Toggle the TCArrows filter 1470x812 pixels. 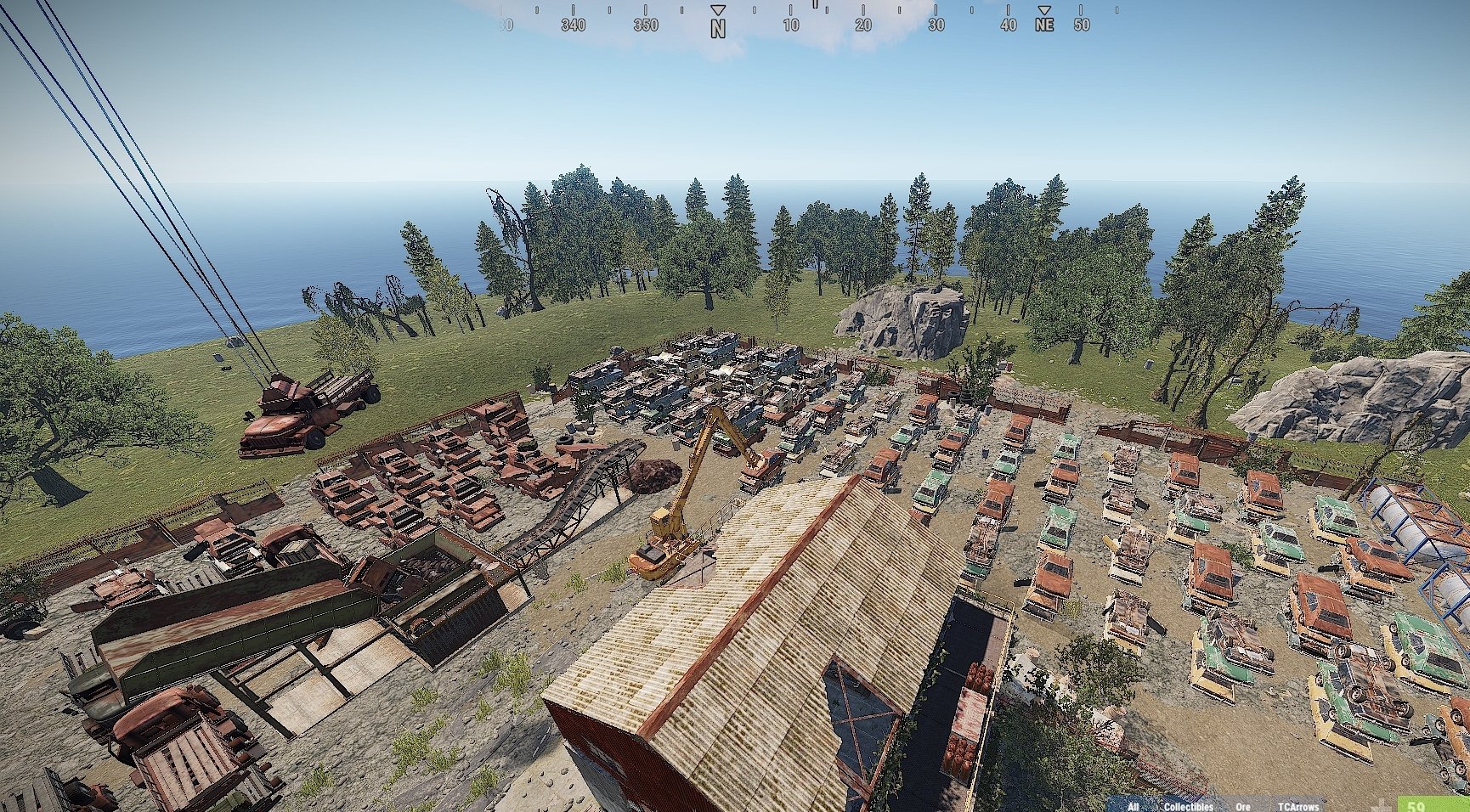click(1298, 806)
